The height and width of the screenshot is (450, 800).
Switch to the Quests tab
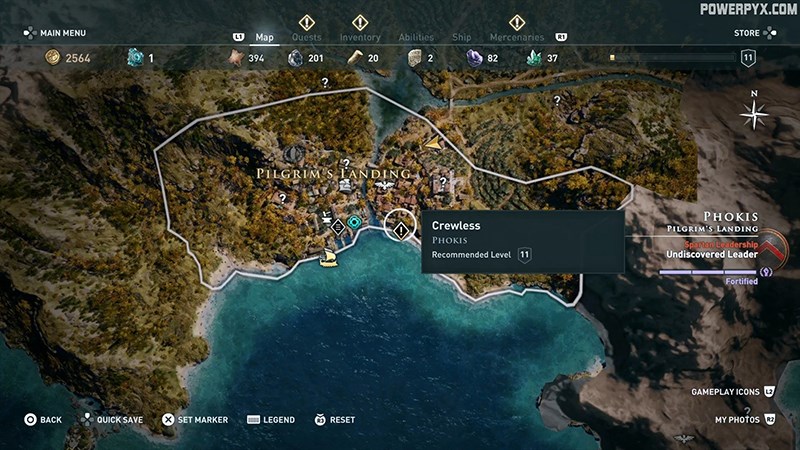tap(306, 37)
